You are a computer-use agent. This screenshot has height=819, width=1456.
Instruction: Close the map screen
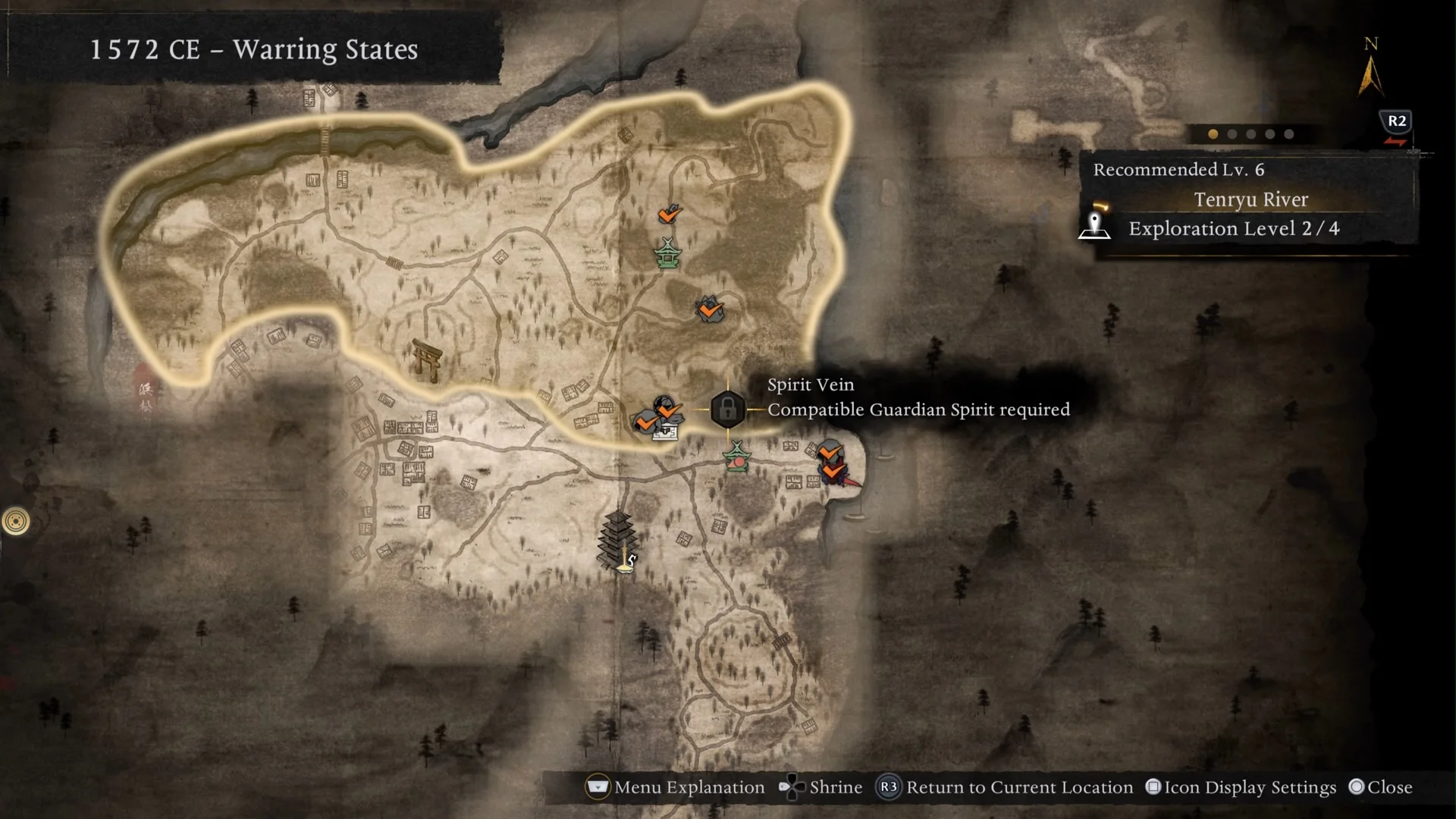click(x=1380, y=787)
